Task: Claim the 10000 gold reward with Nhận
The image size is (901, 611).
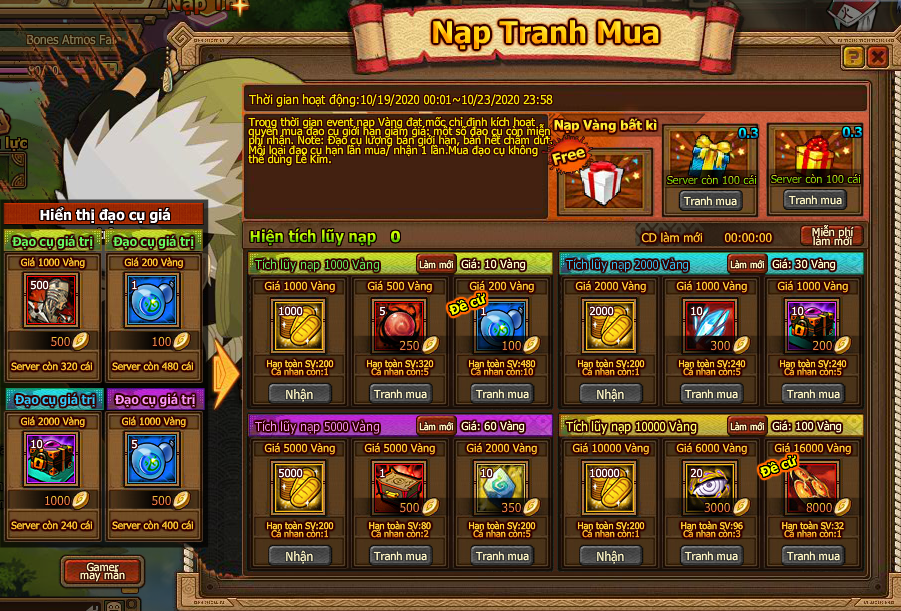Action: click(x=610, y=556)
